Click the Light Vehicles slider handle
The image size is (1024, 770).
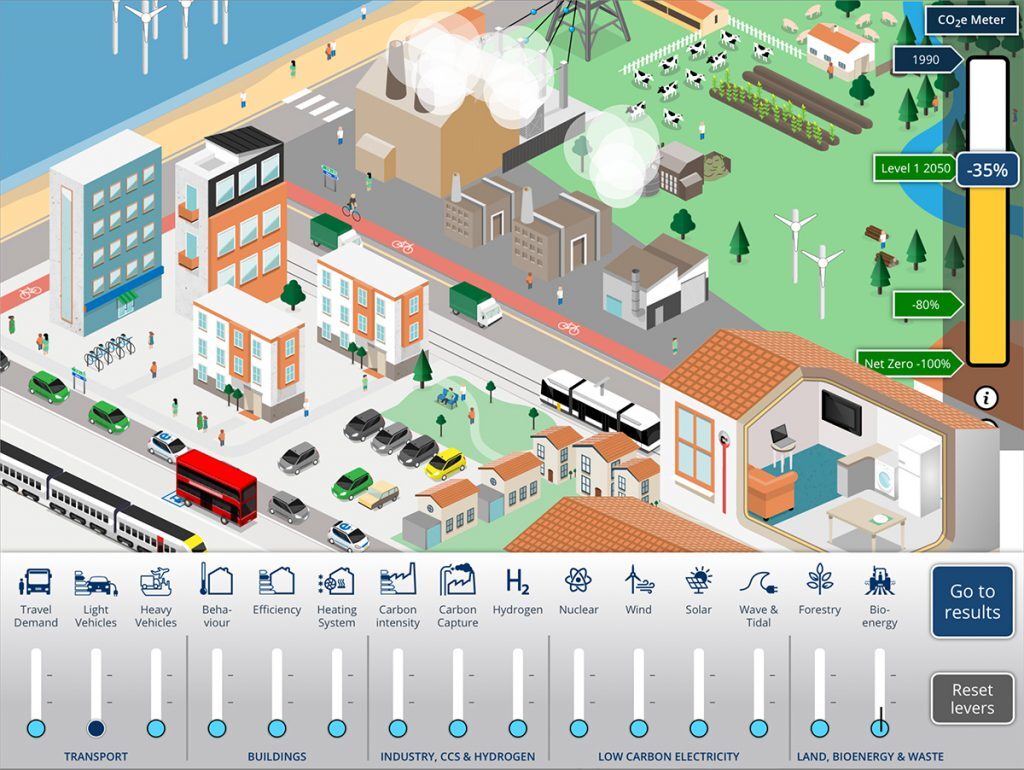pyautogui.click(x=96, y=728)
